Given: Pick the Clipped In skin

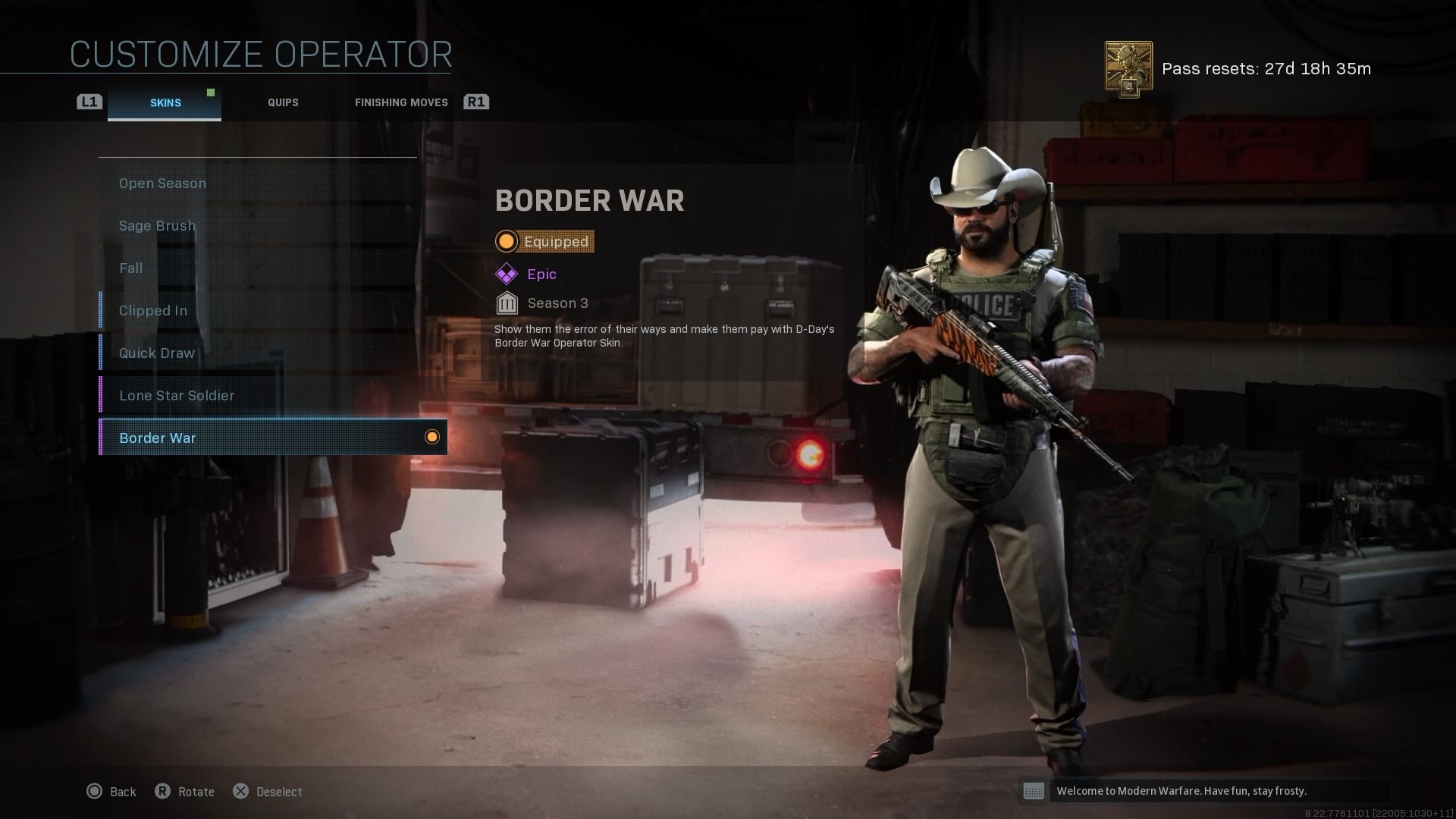Looking at the screenshot, I should pyautogui.click(x=258, y=311).
